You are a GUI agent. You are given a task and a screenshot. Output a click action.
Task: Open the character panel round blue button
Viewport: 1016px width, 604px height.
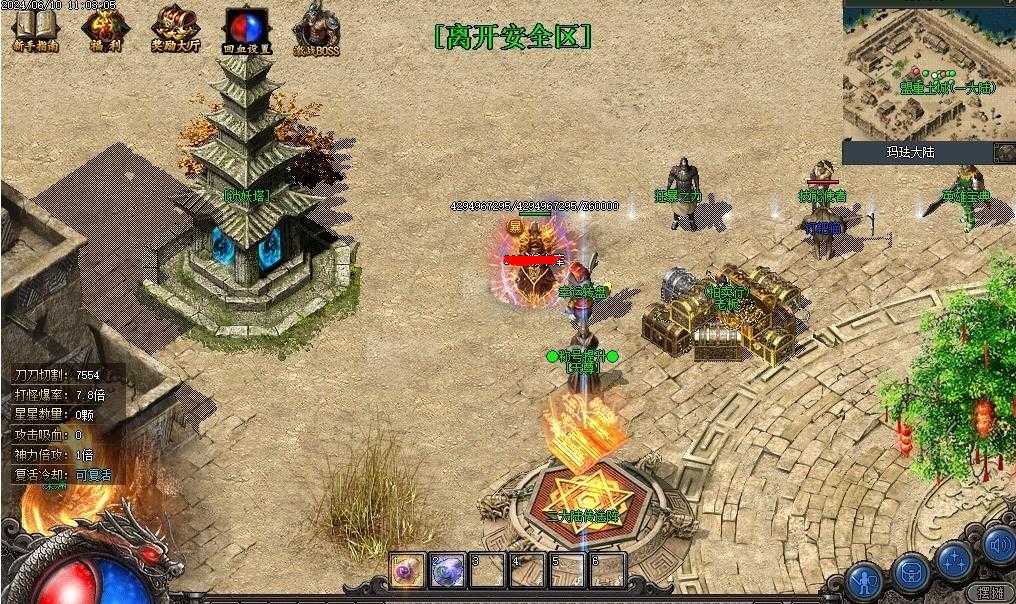pos(864,579)
